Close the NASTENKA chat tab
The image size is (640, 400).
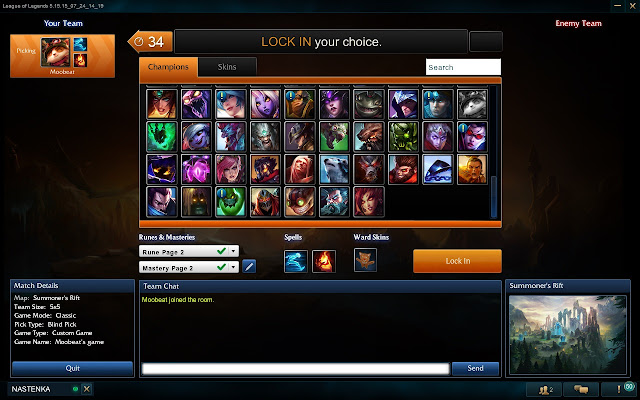[86, 388]
